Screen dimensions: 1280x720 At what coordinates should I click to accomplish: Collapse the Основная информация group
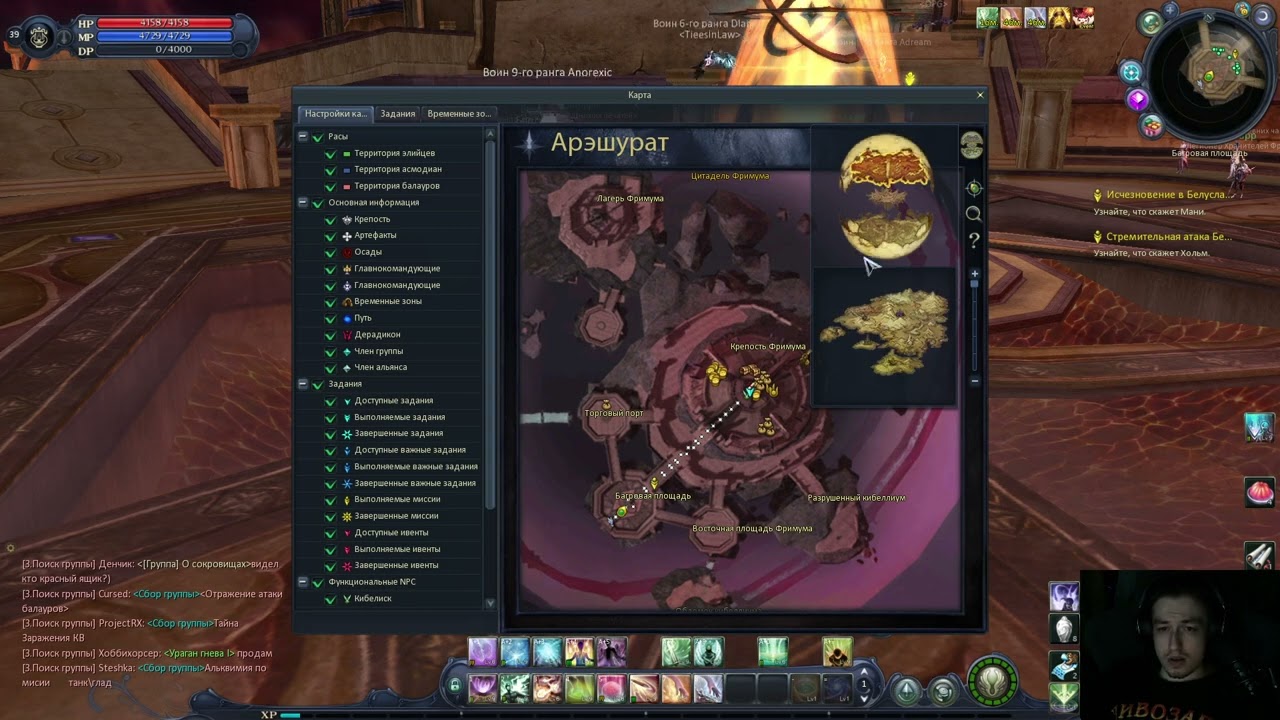[x=302, y=202]
